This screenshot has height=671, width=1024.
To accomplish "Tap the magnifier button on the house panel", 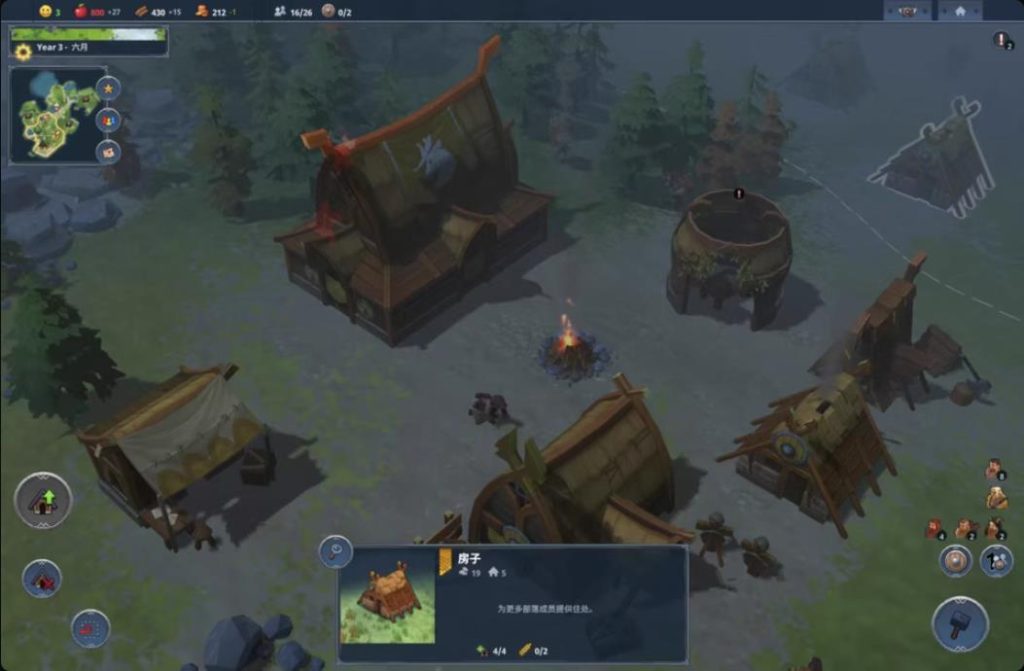I will tap(335, 552).
